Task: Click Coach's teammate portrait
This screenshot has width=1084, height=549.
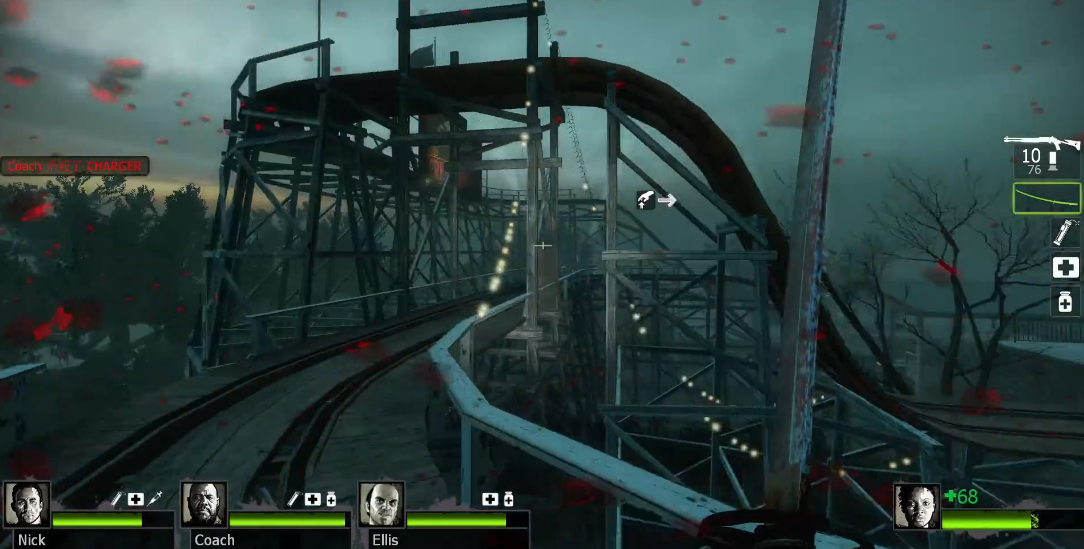Action: [204, 504]
